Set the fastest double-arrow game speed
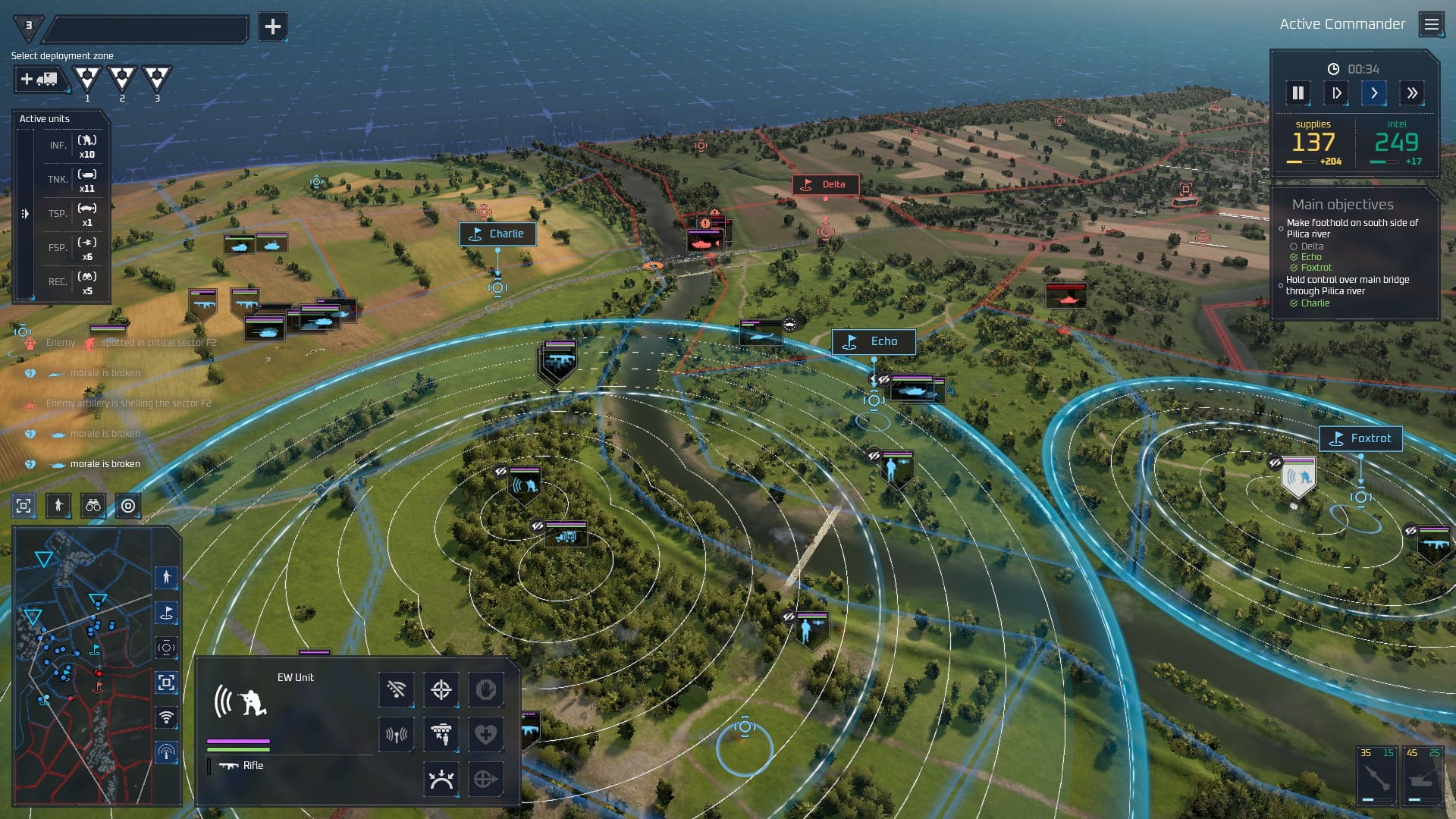This screenshot has width=1456, height=819. (1411, 93)
